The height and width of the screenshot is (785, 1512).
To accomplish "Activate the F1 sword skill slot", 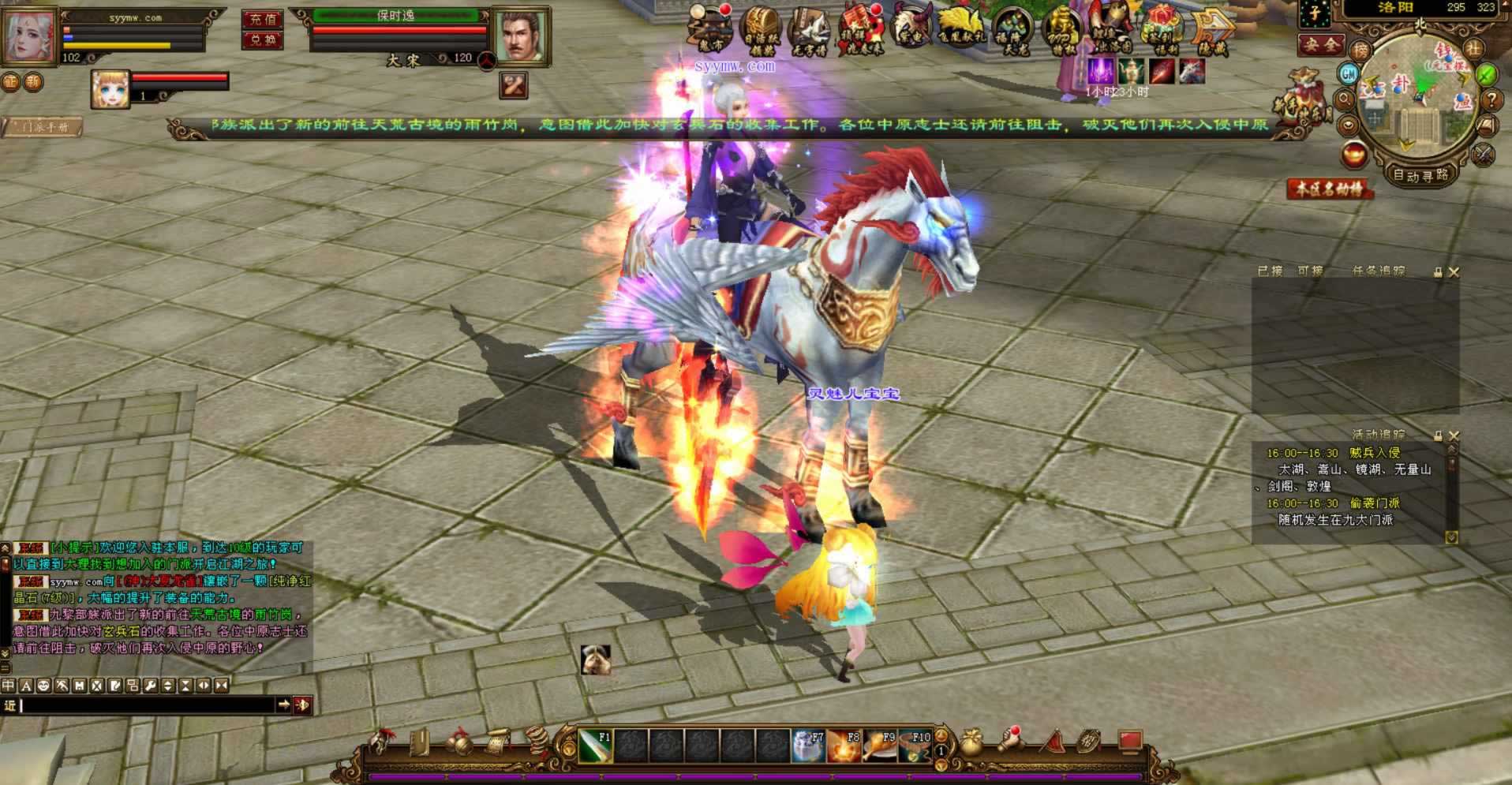I will [595, 746].
